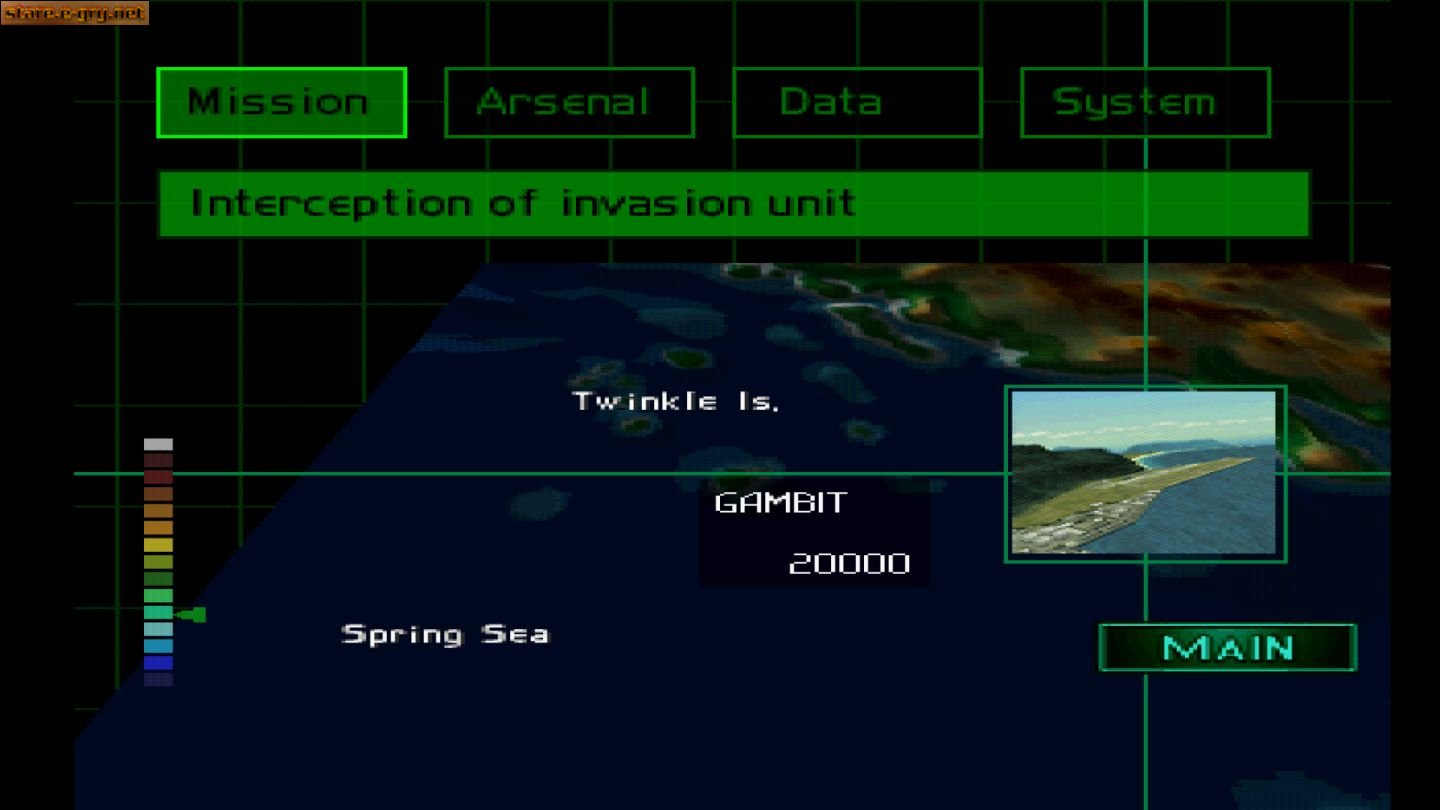
Task: Select the white swatch atop the elevation scale
Action: click(x=158, y=442)
